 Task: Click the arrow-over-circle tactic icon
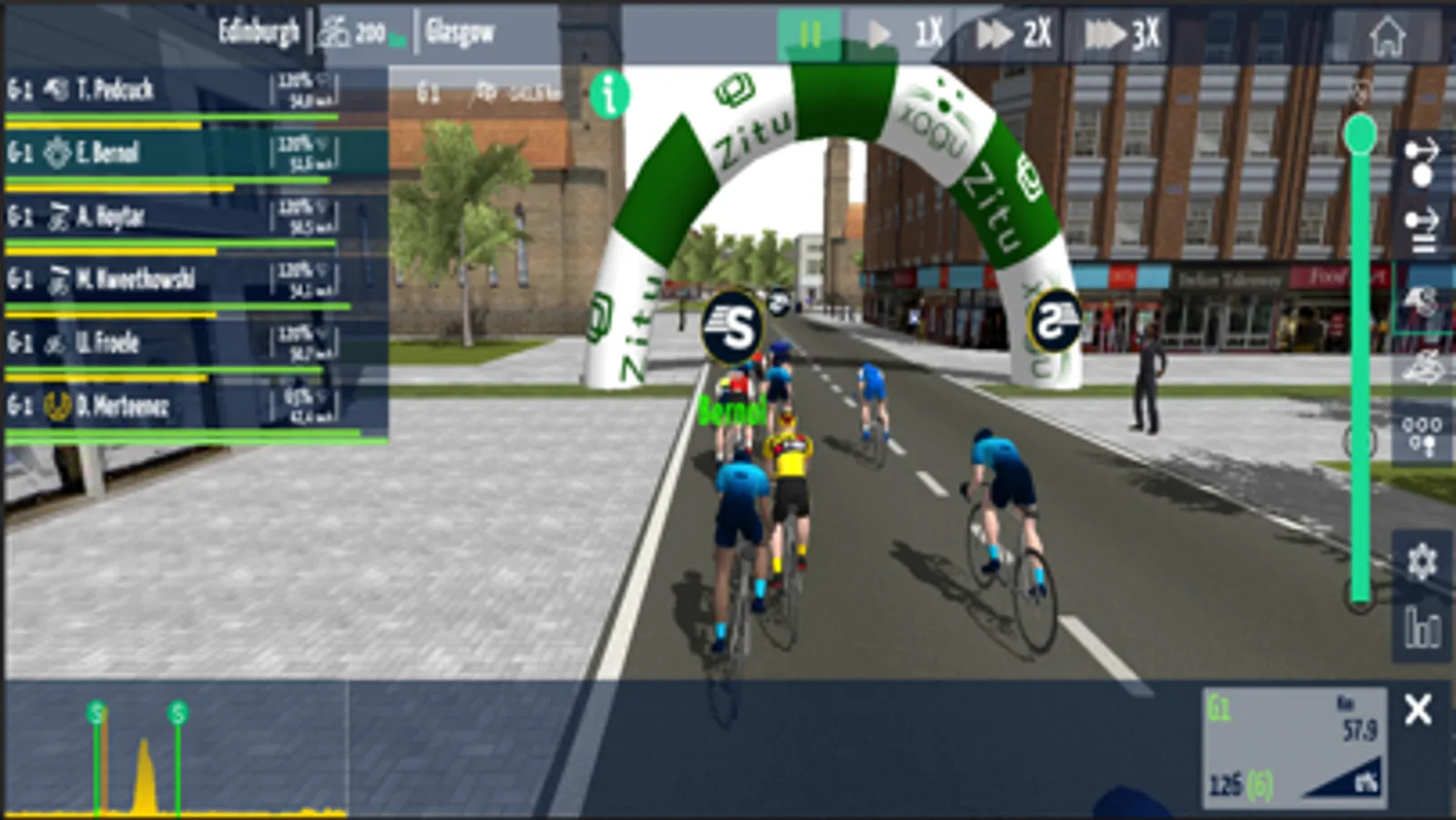[x=1421, y=161]
